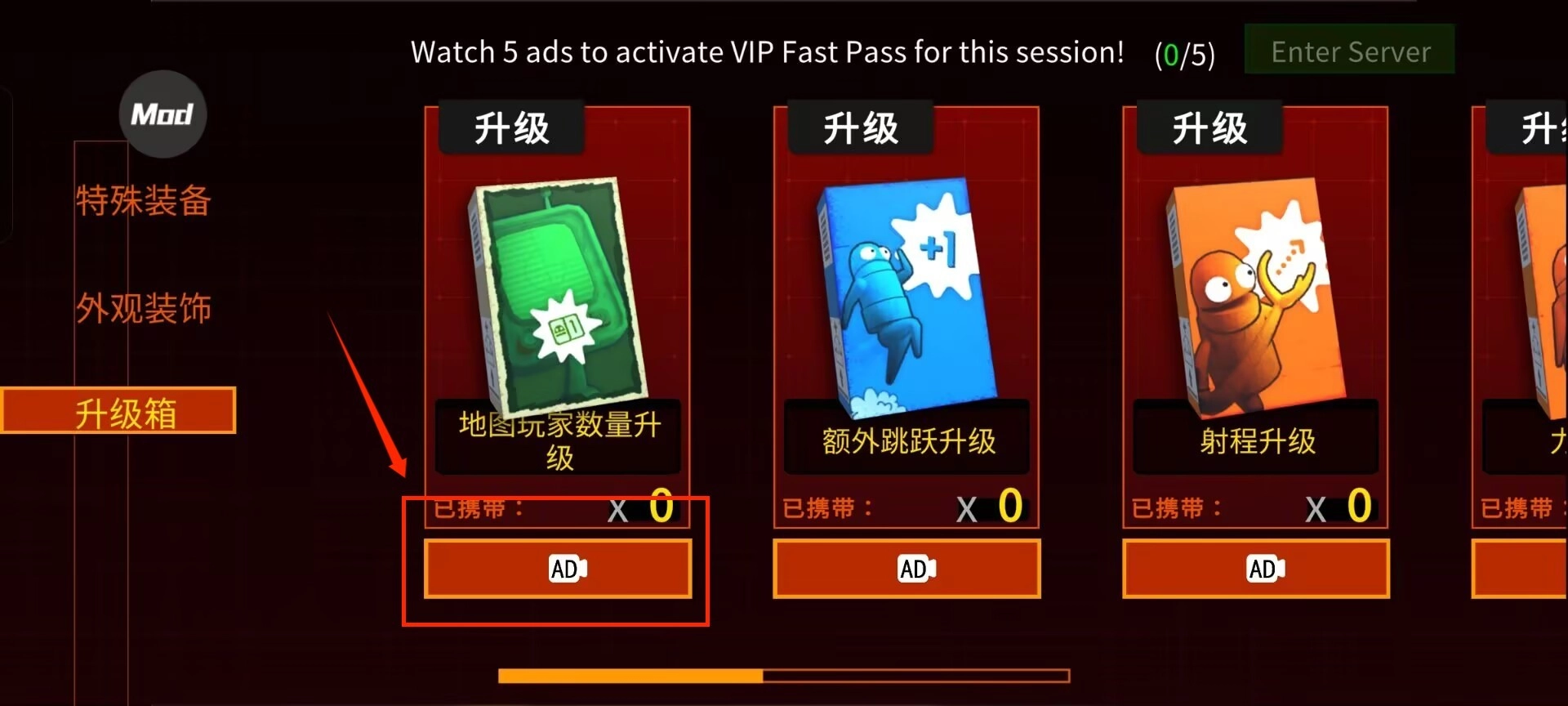Click the (0/5) ad counter text

tap(1184, 52)
